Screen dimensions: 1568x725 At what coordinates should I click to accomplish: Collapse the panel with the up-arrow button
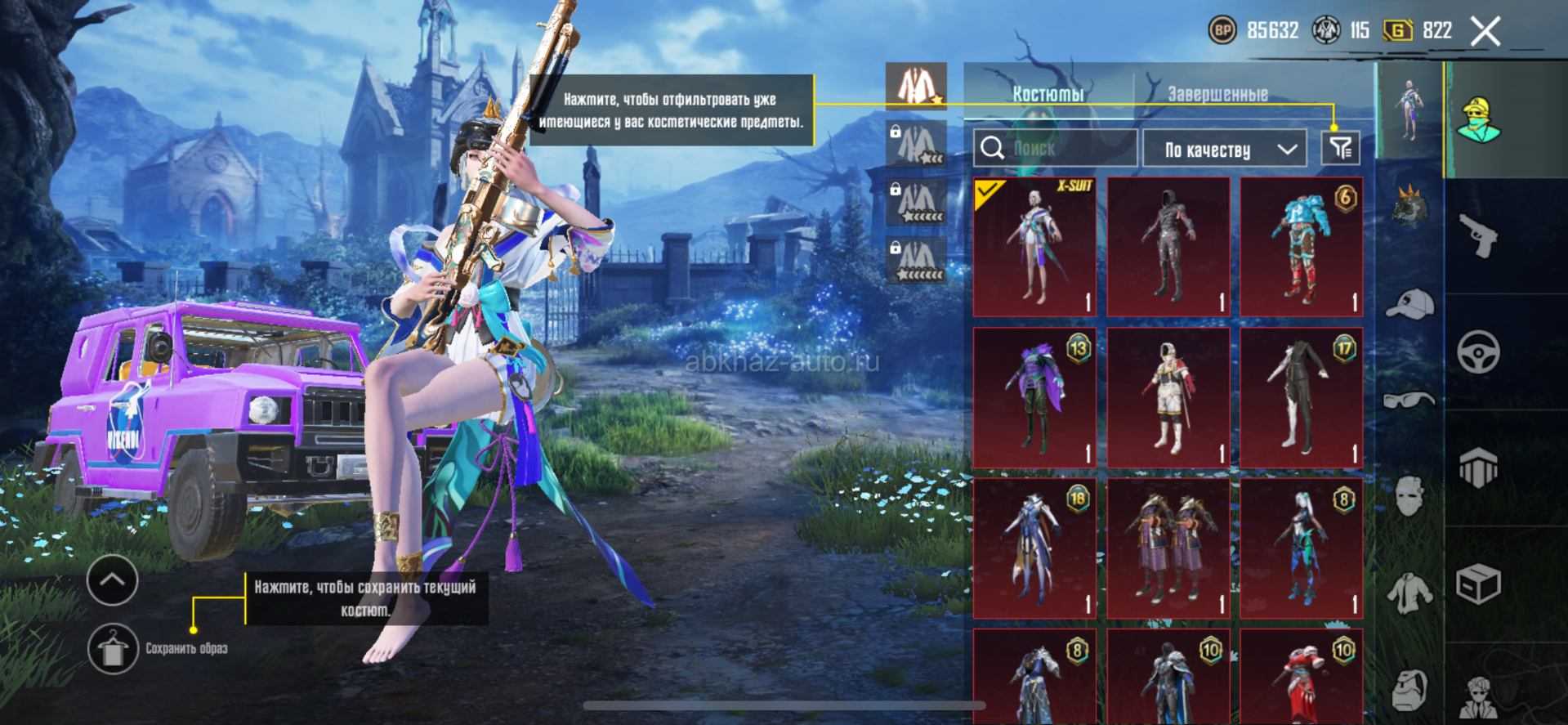pyautogui.click(x=112, y=580)
